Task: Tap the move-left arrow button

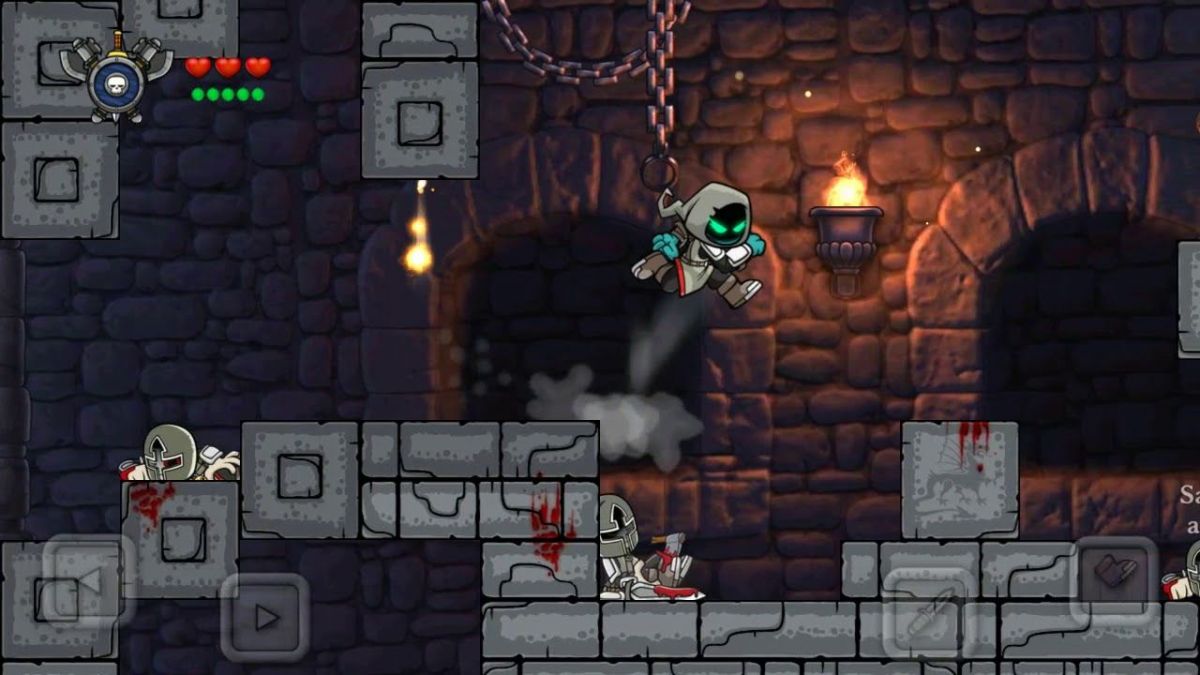Action: tap(88, 581)
